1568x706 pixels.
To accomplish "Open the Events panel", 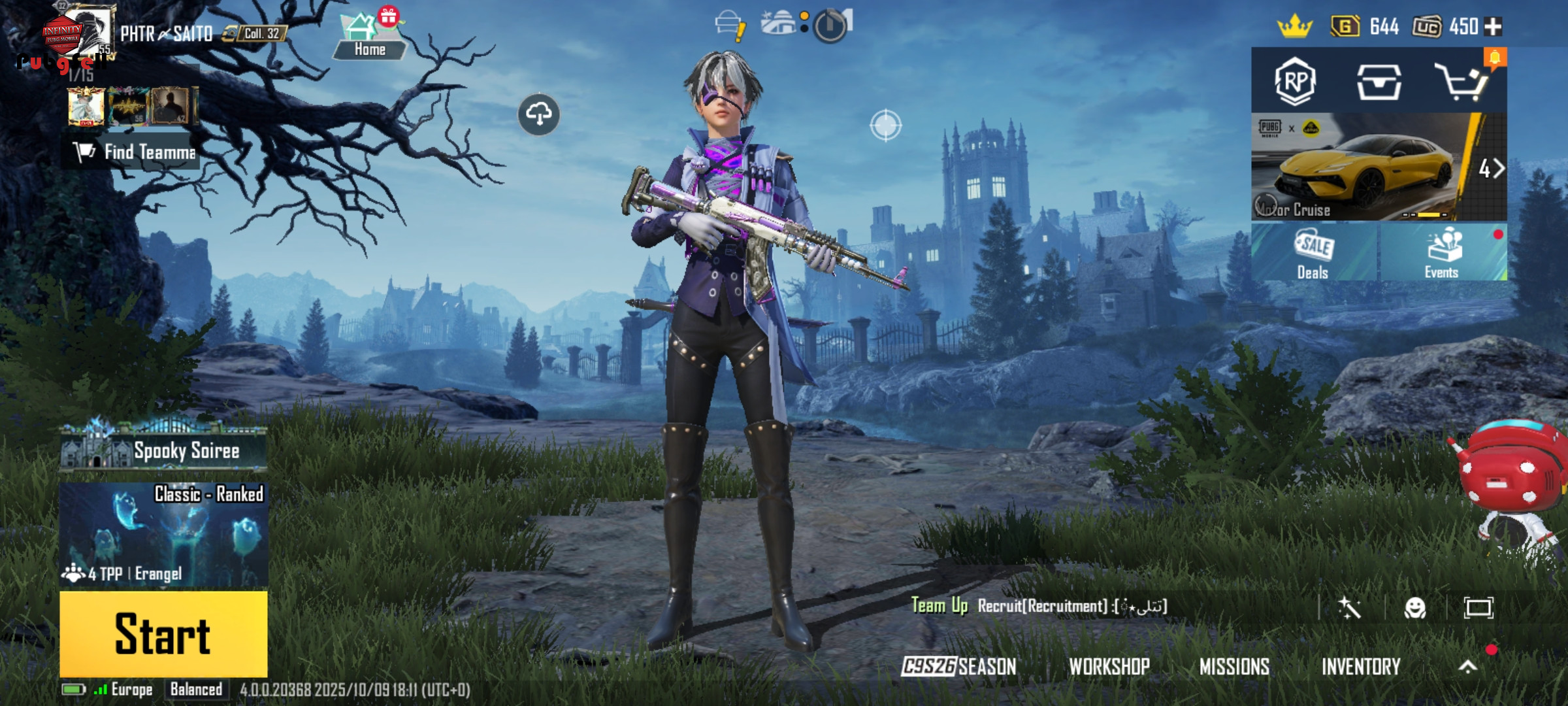I will pyautogui.click(x=1443, y=253).
